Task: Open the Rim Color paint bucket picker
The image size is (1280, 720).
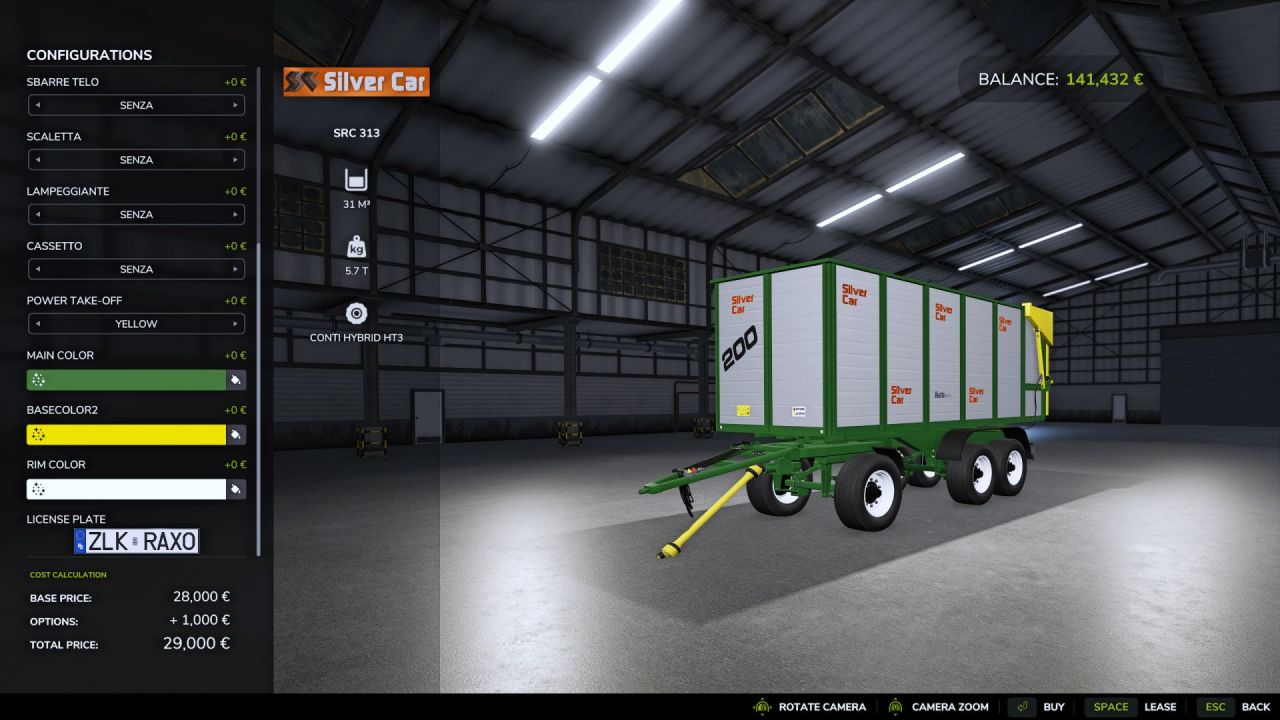Action: (x=235, y=489)
